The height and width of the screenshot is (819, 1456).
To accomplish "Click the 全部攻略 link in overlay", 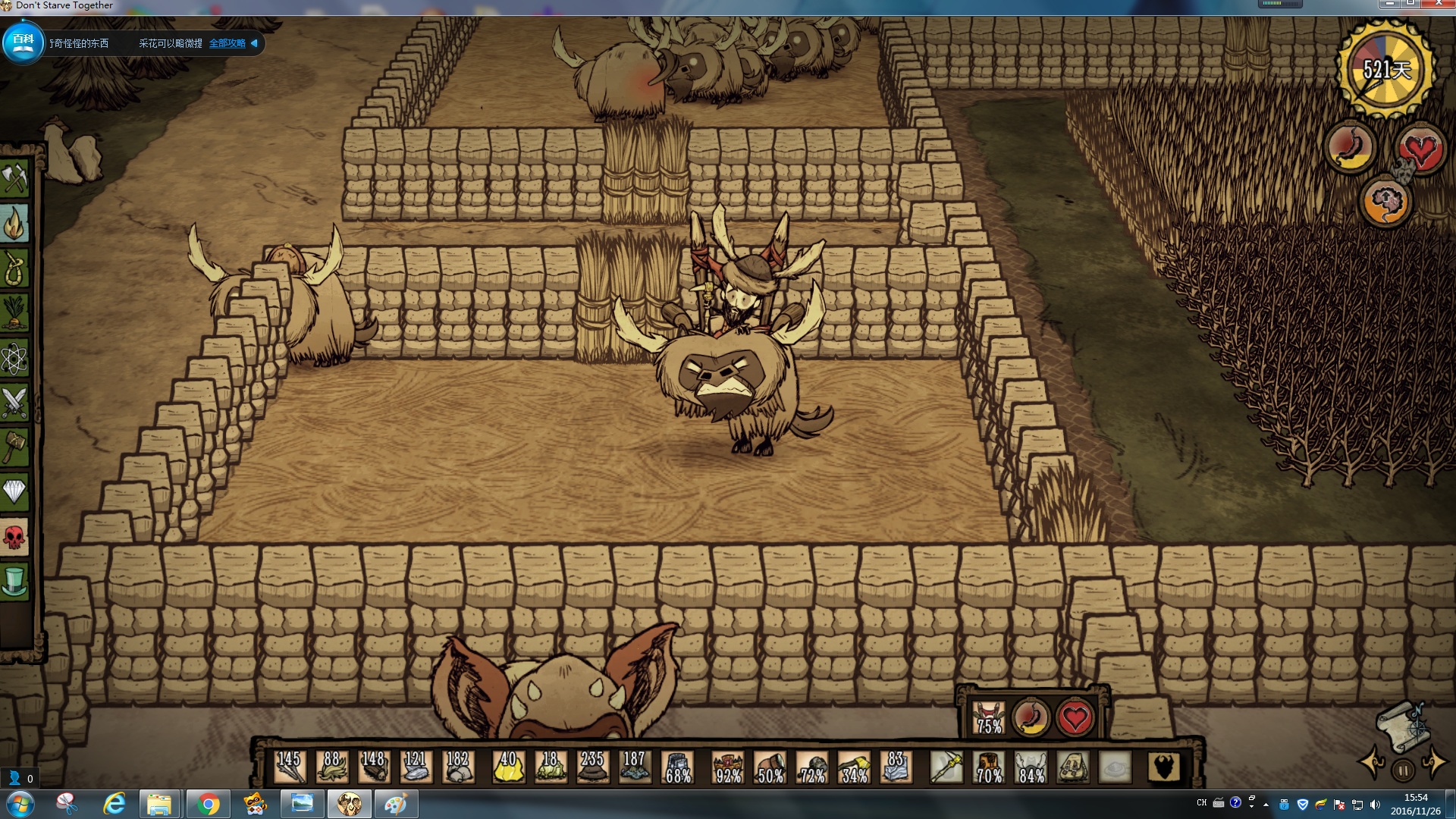I will 227,43.
